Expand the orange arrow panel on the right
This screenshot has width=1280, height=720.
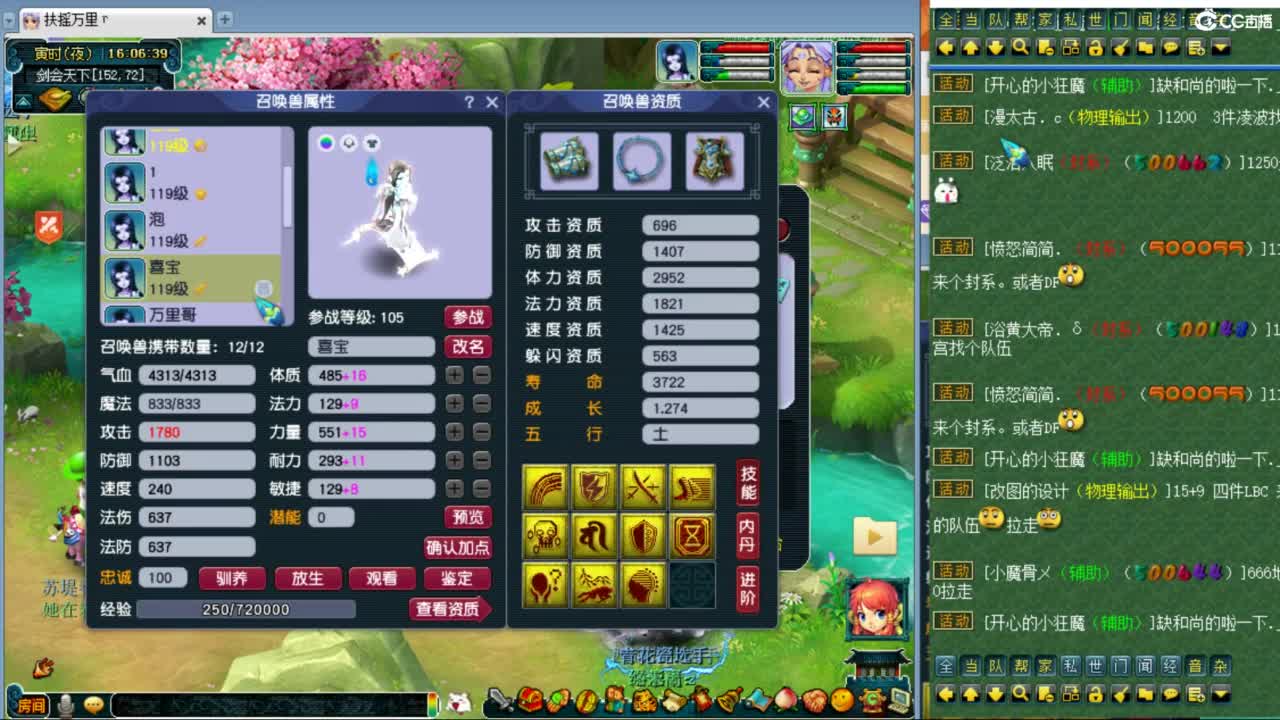873,537
